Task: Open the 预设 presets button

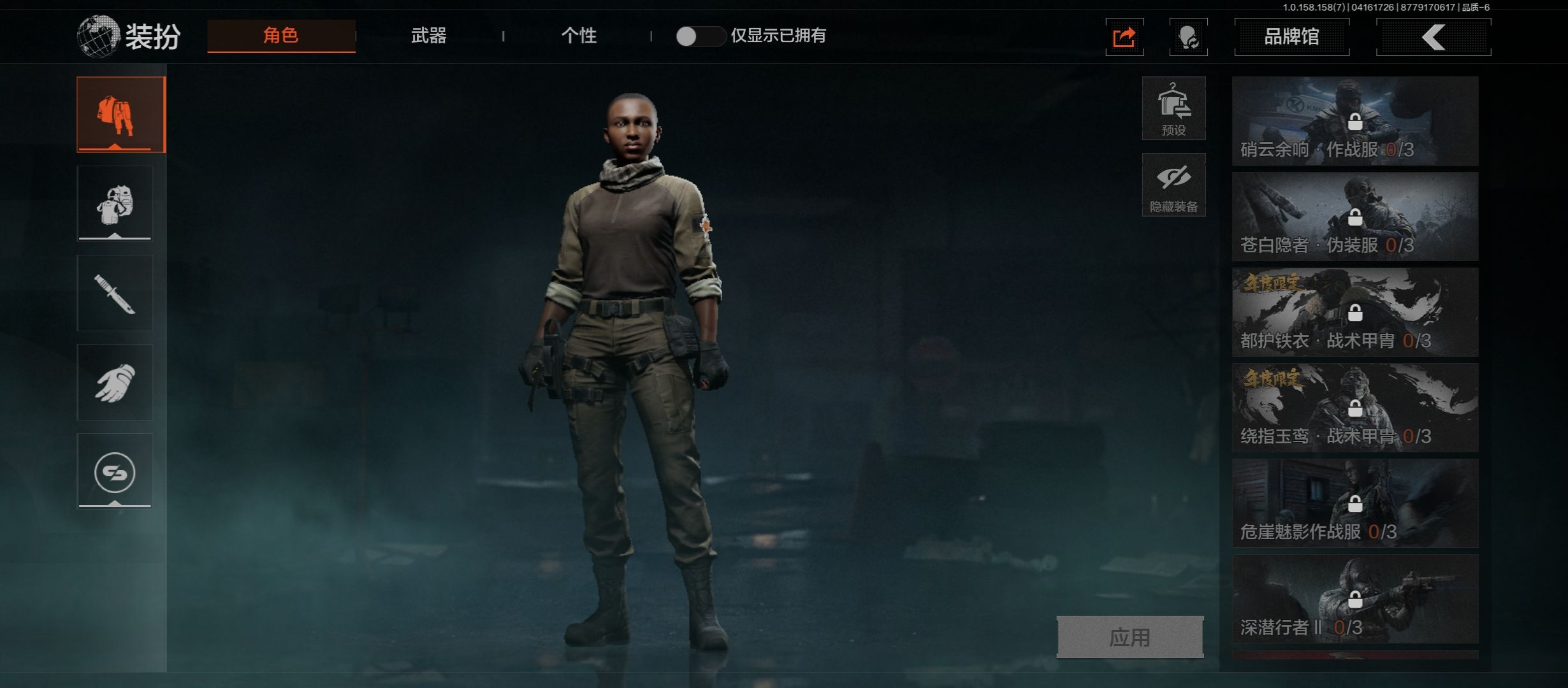Action: (1173, 108)
